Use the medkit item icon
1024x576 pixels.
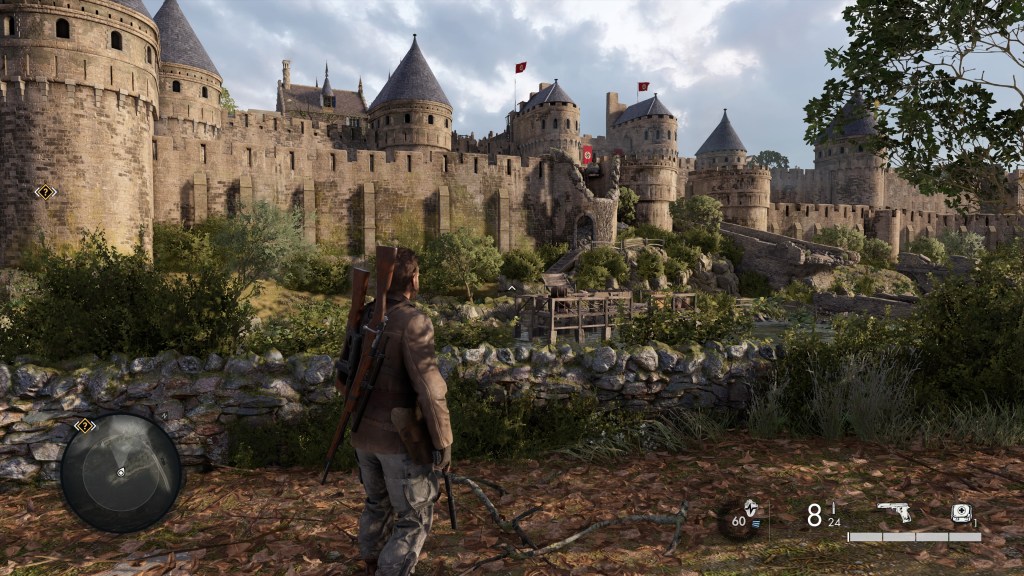coord(961,513)
